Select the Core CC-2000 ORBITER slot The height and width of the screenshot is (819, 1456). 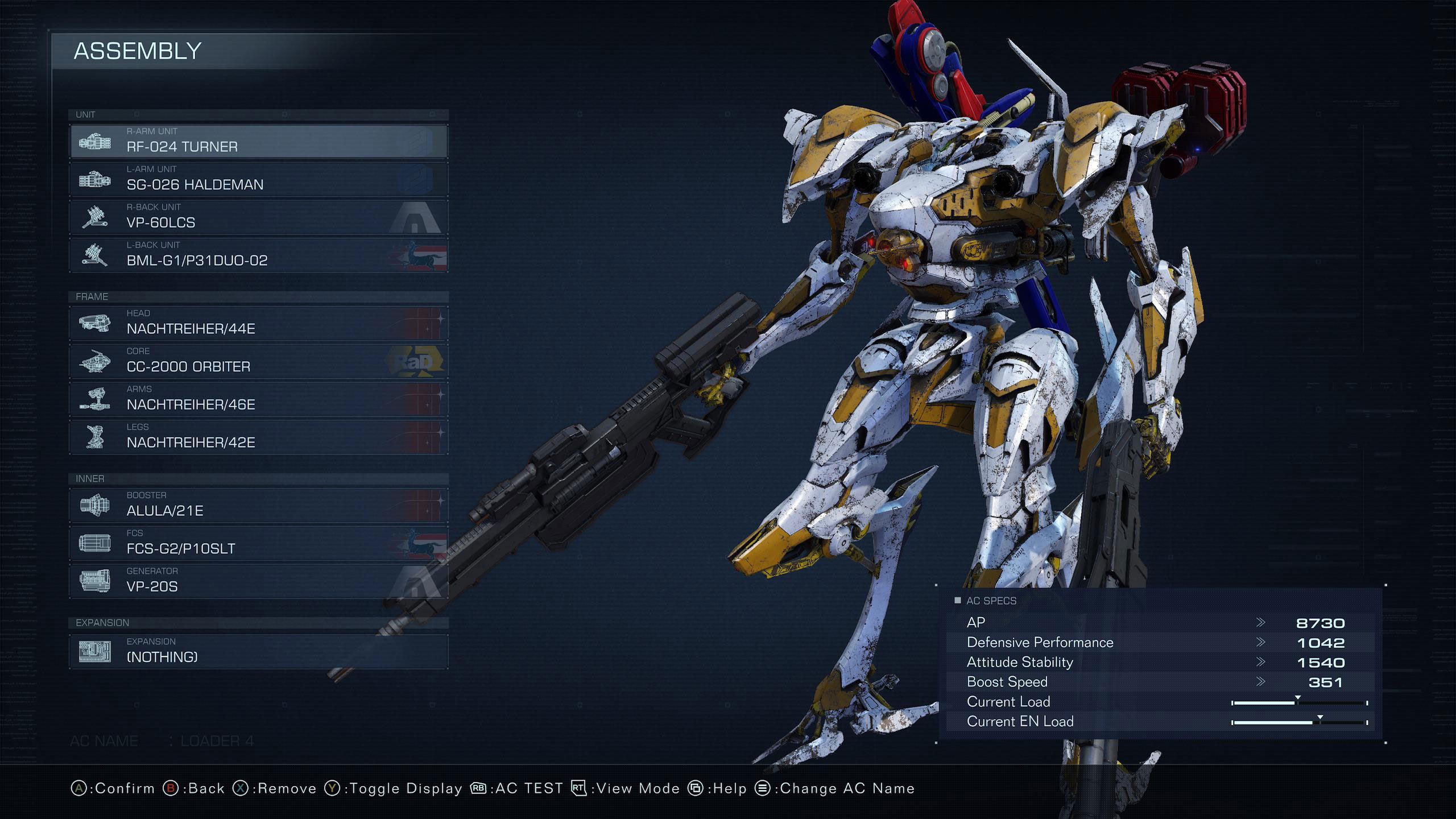(x=259, y=361)
